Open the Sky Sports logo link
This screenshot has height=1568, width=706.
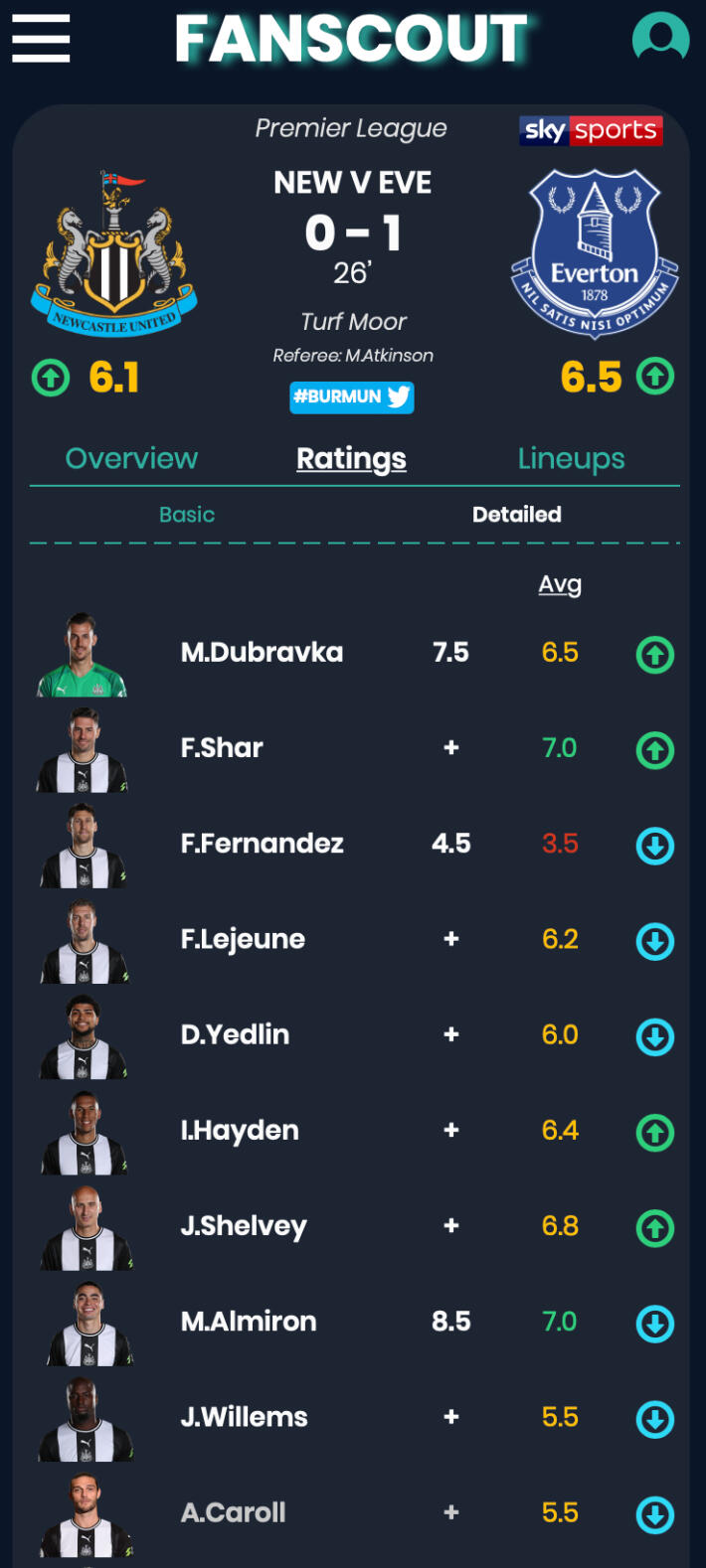[591, 130]
